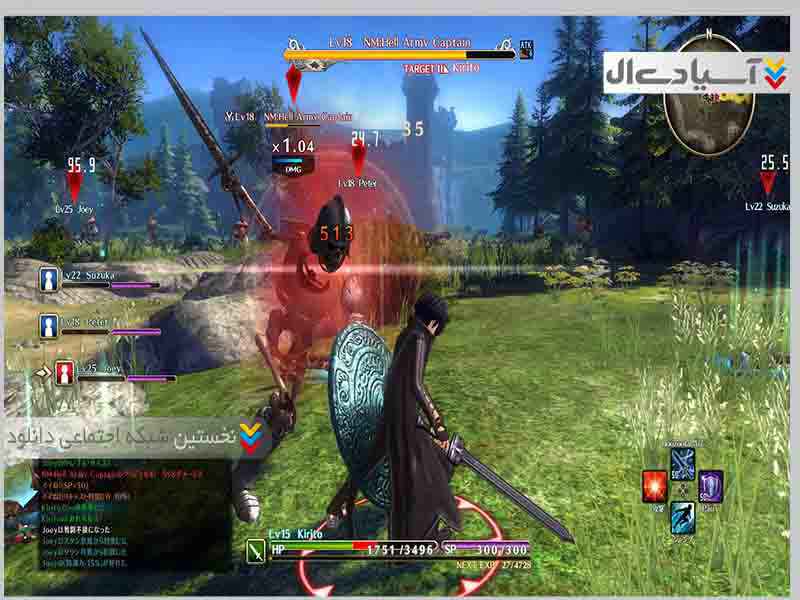The height and width of the screenshot is (600, 800).
Task: Click the Persian download network banner
Action: 135,439
